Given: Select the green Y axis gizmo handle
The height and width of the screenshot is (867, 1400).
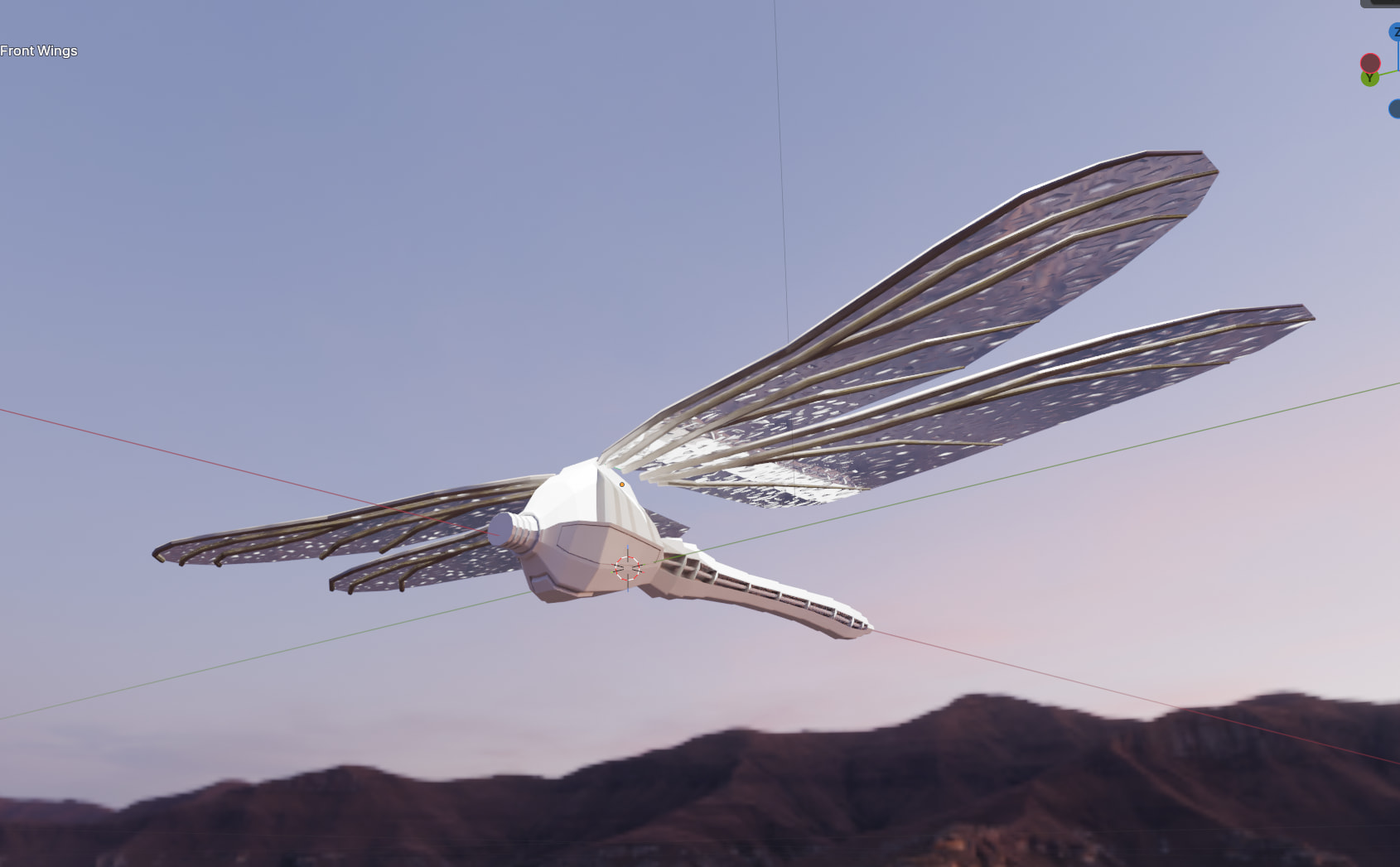Looking at the screenshot, I should click(1369, 79).
